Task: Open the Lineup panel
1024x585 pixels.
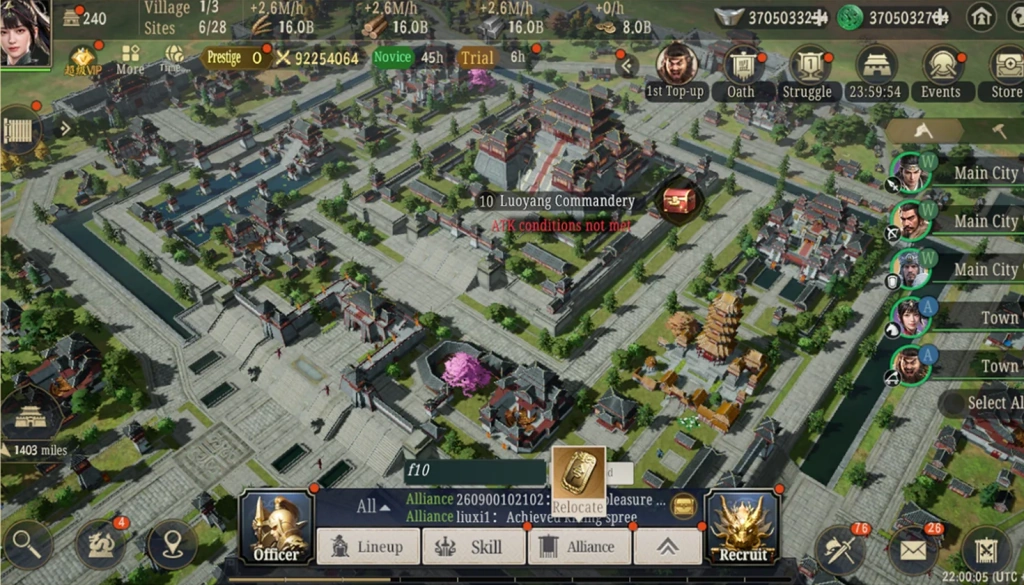Action: tap(368, 547)
